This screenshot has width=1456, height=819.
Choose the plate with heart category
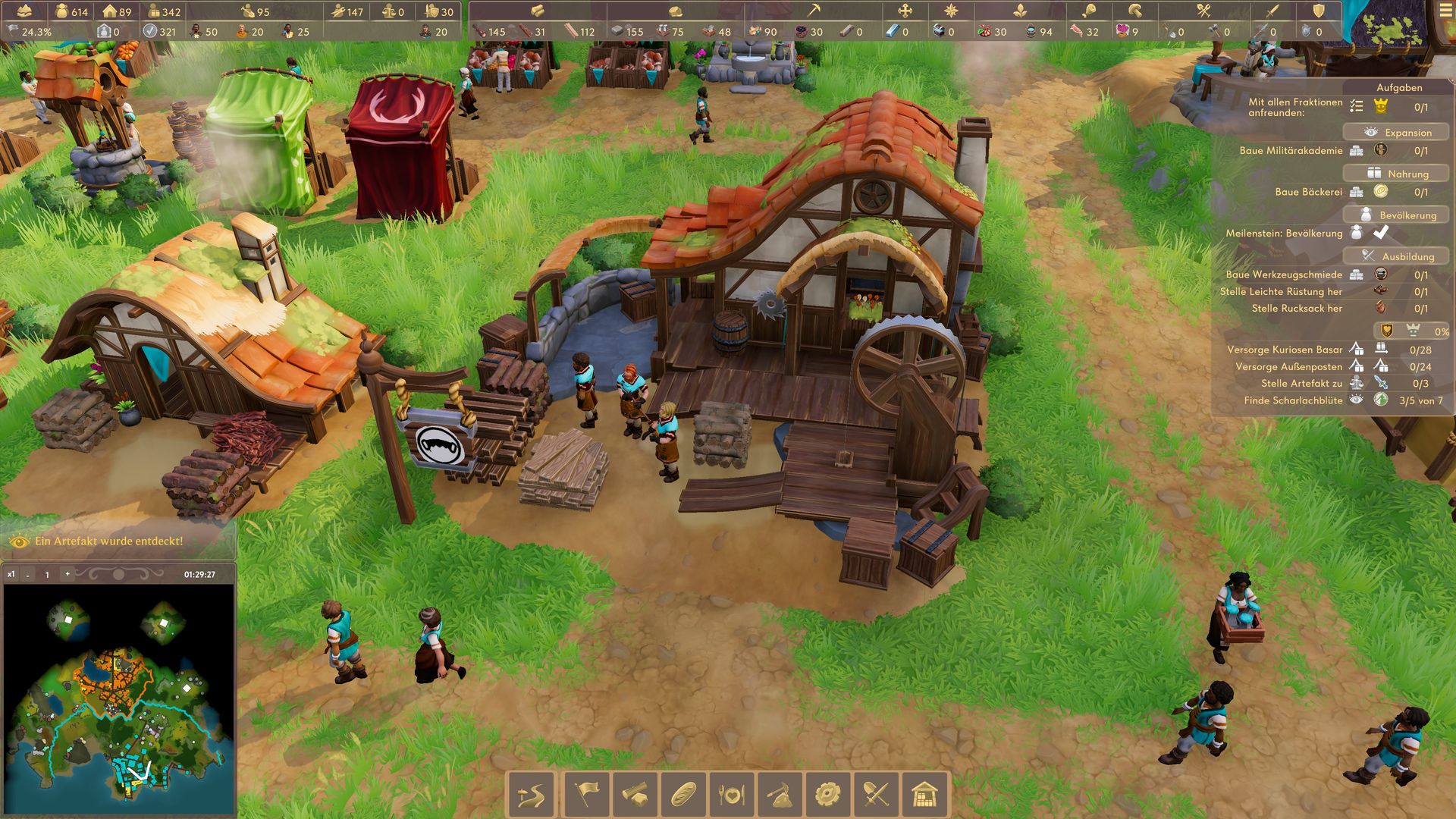pos(732,795)
